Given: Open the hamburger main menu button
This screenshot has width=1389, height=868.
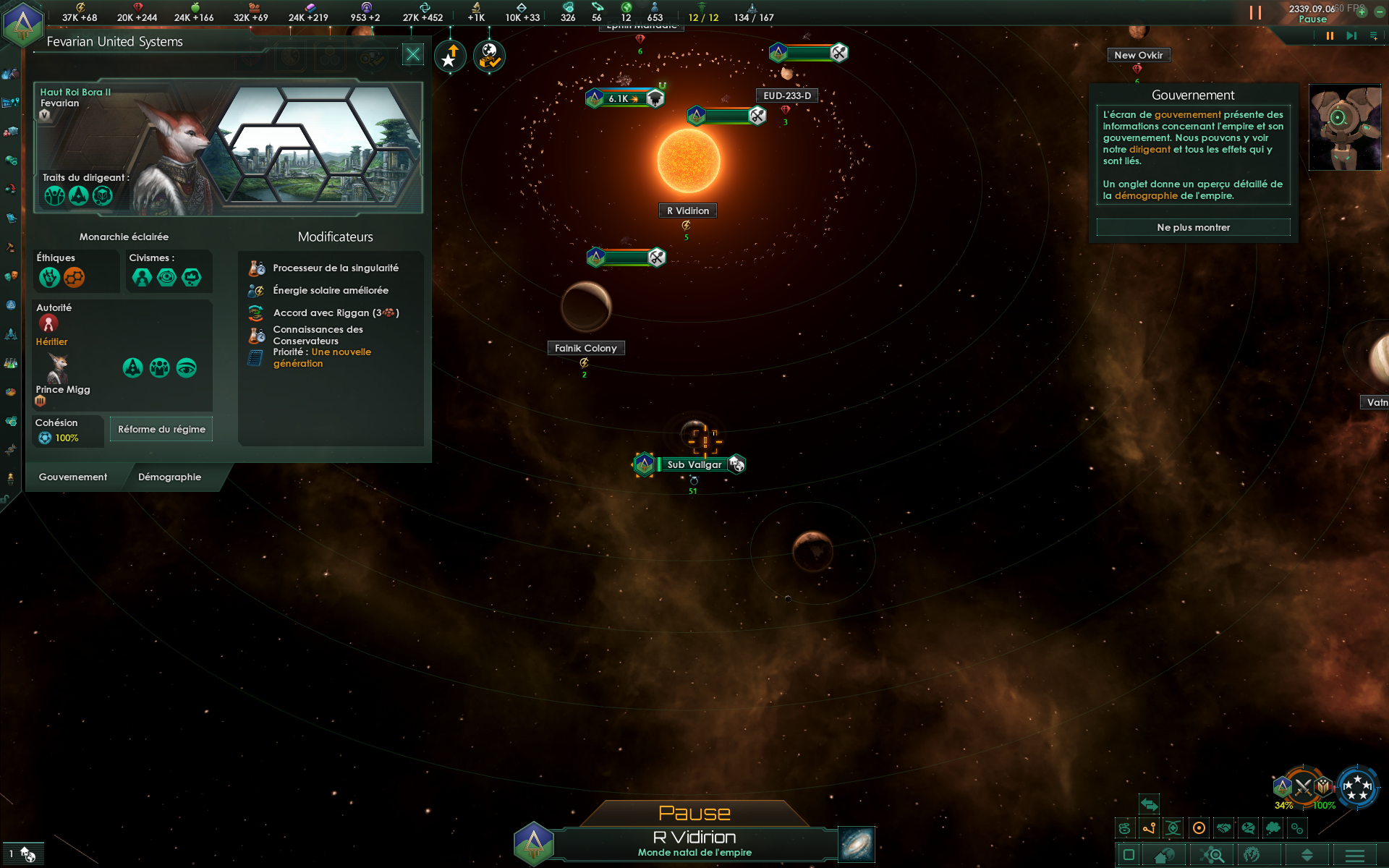Looking at the screenshot, I should 1354,855.
